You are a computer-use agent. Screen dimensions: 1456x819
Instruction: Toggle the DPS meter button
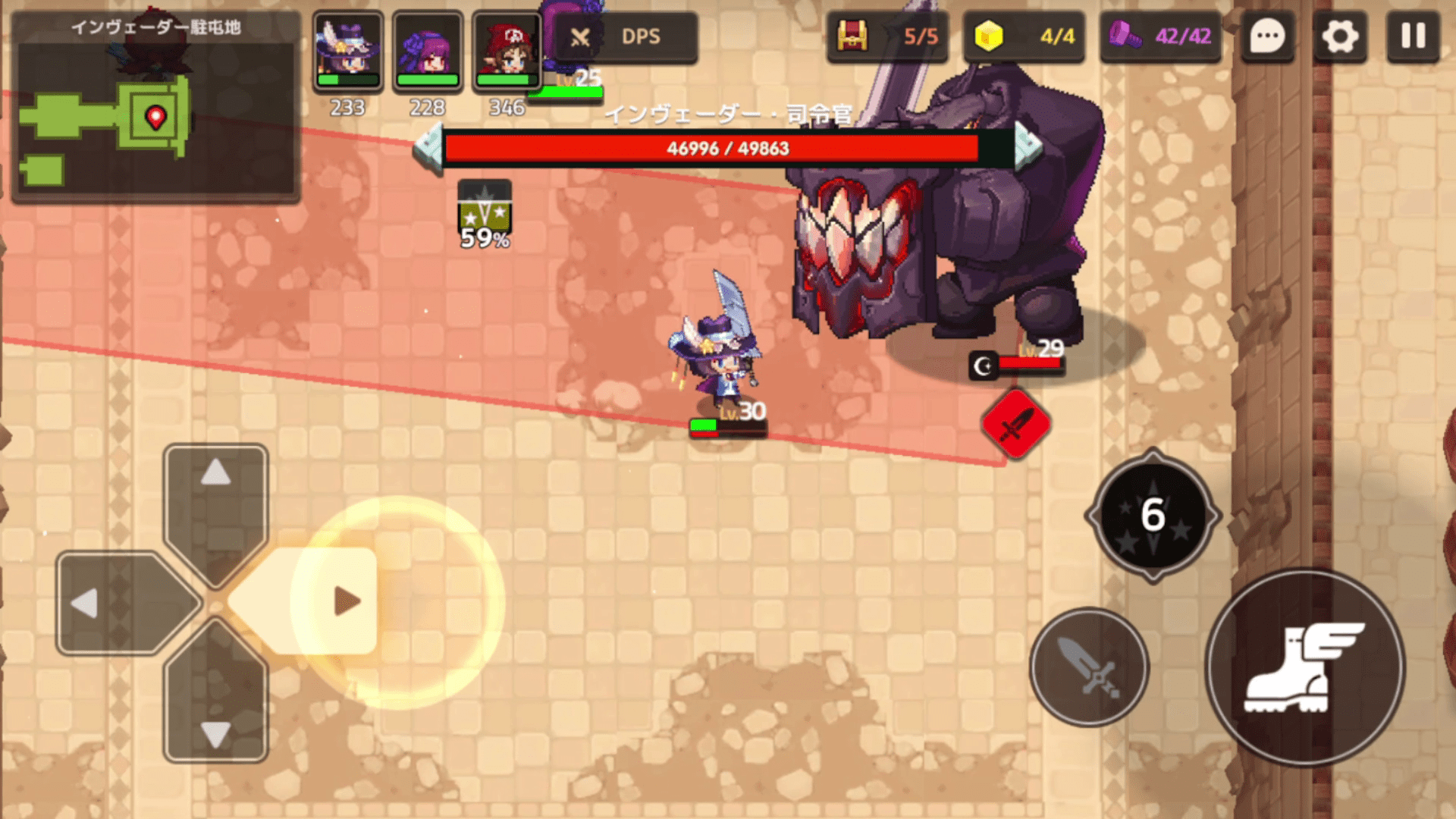pos(626,36)
